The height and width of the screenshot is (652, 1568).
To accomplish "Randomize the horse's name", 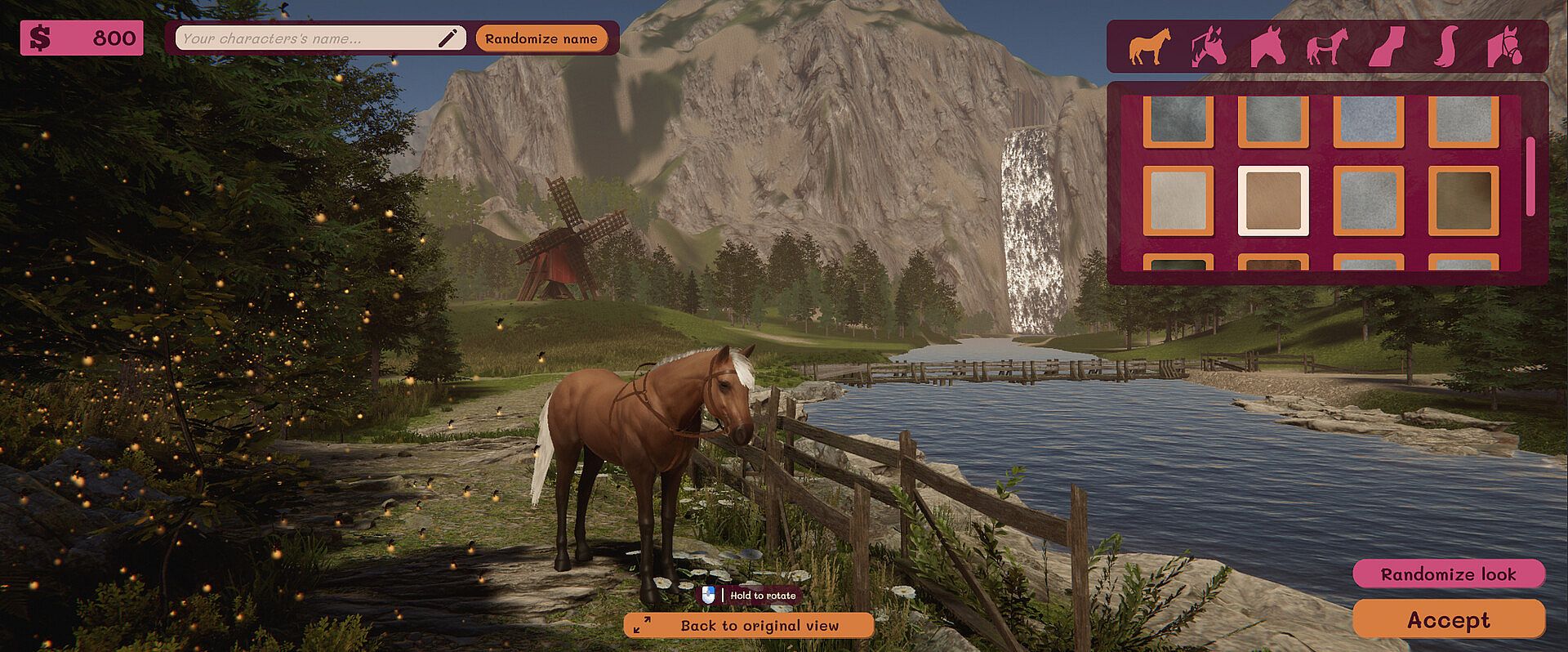I will click(x=541, y=38).
